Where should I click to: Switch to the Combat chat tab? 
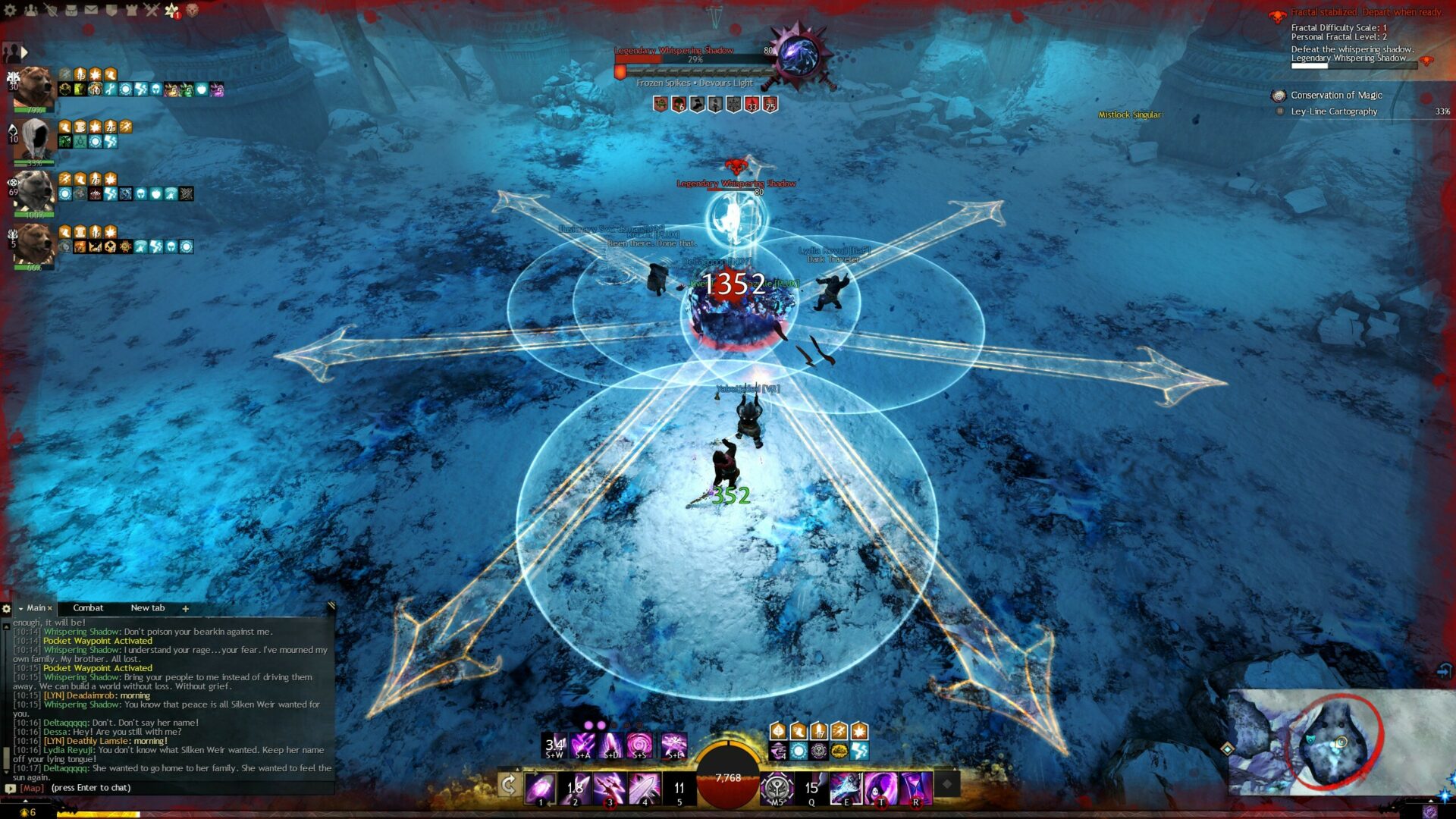tap(88, 608)
